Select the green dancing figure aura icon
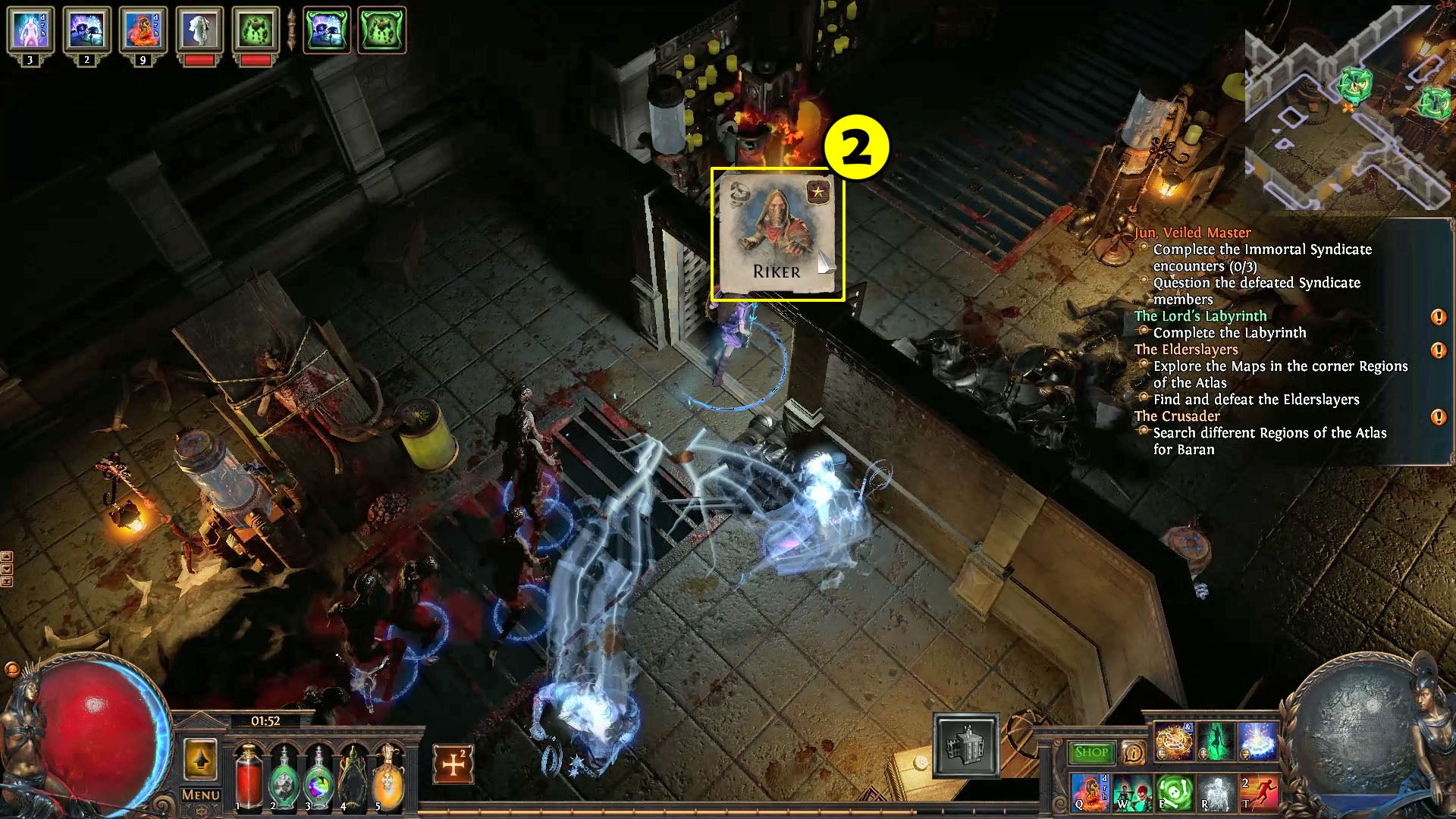This screenshot has height=819, width=1456. click(x=1216, y=742)
